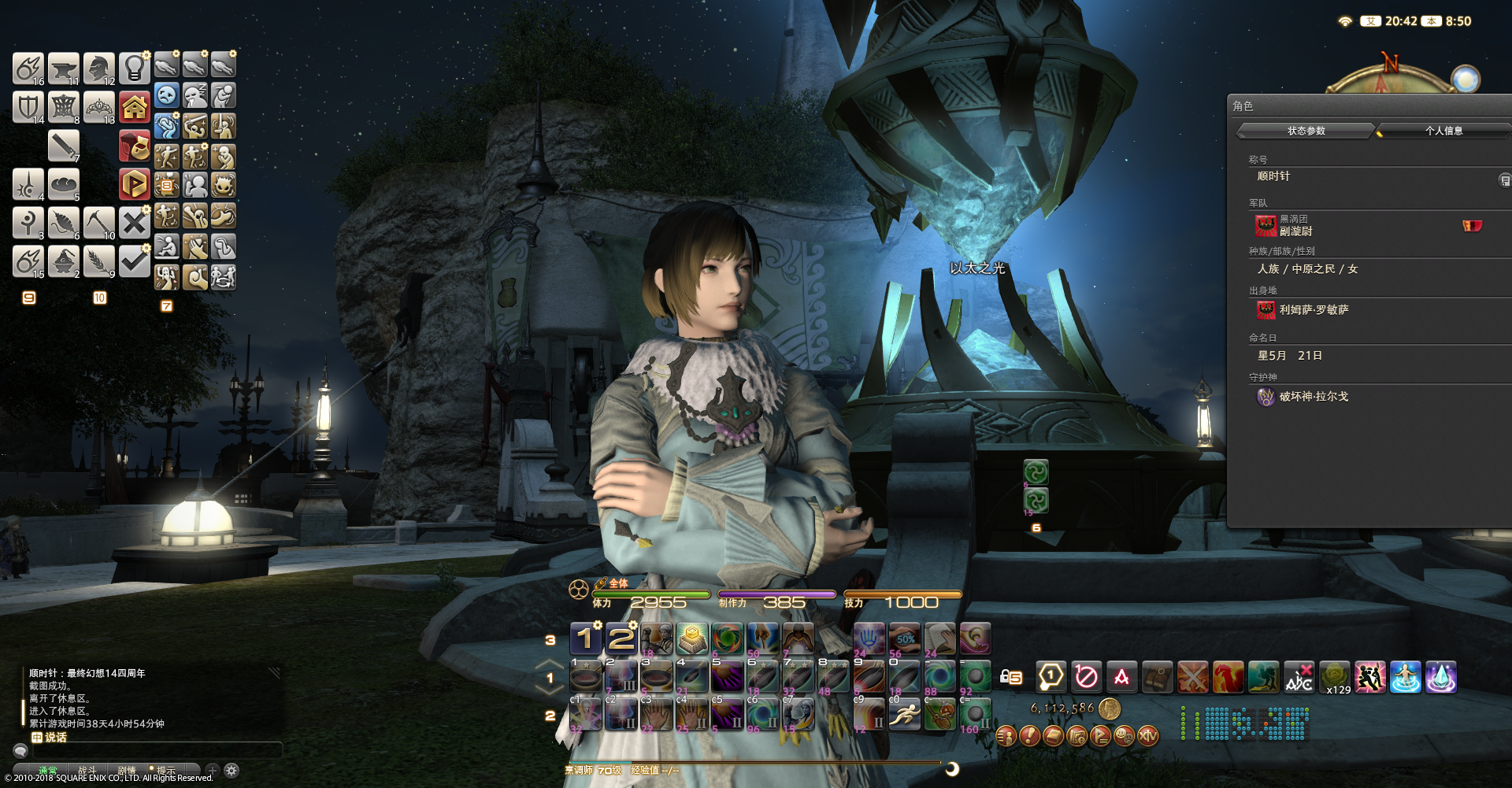Image resolution: width=1512 pixels, height=788 pixels.
Task: Open the aetheryte teleport crystal icon
Action: pyautogui.click(x=1440, y=677)
